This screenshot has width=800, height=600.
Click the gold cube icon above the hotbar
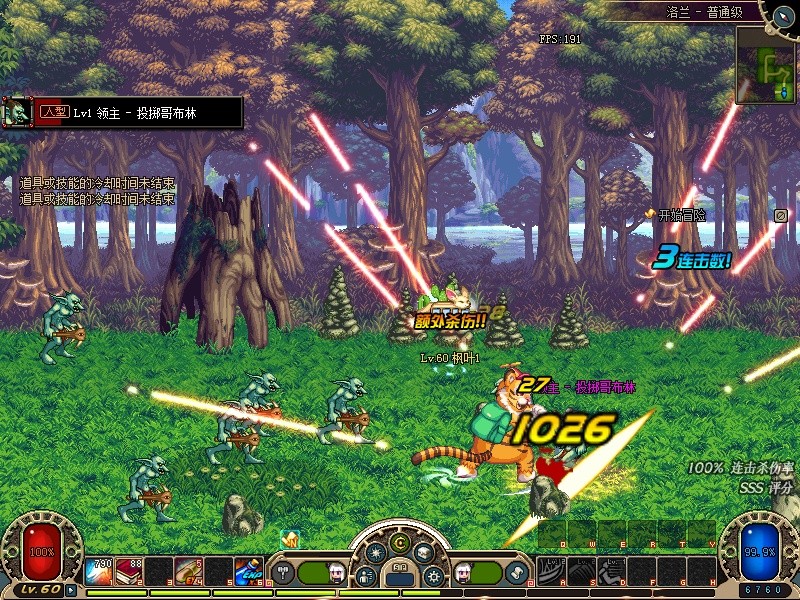pyautogui.click(x=291, y=539)
